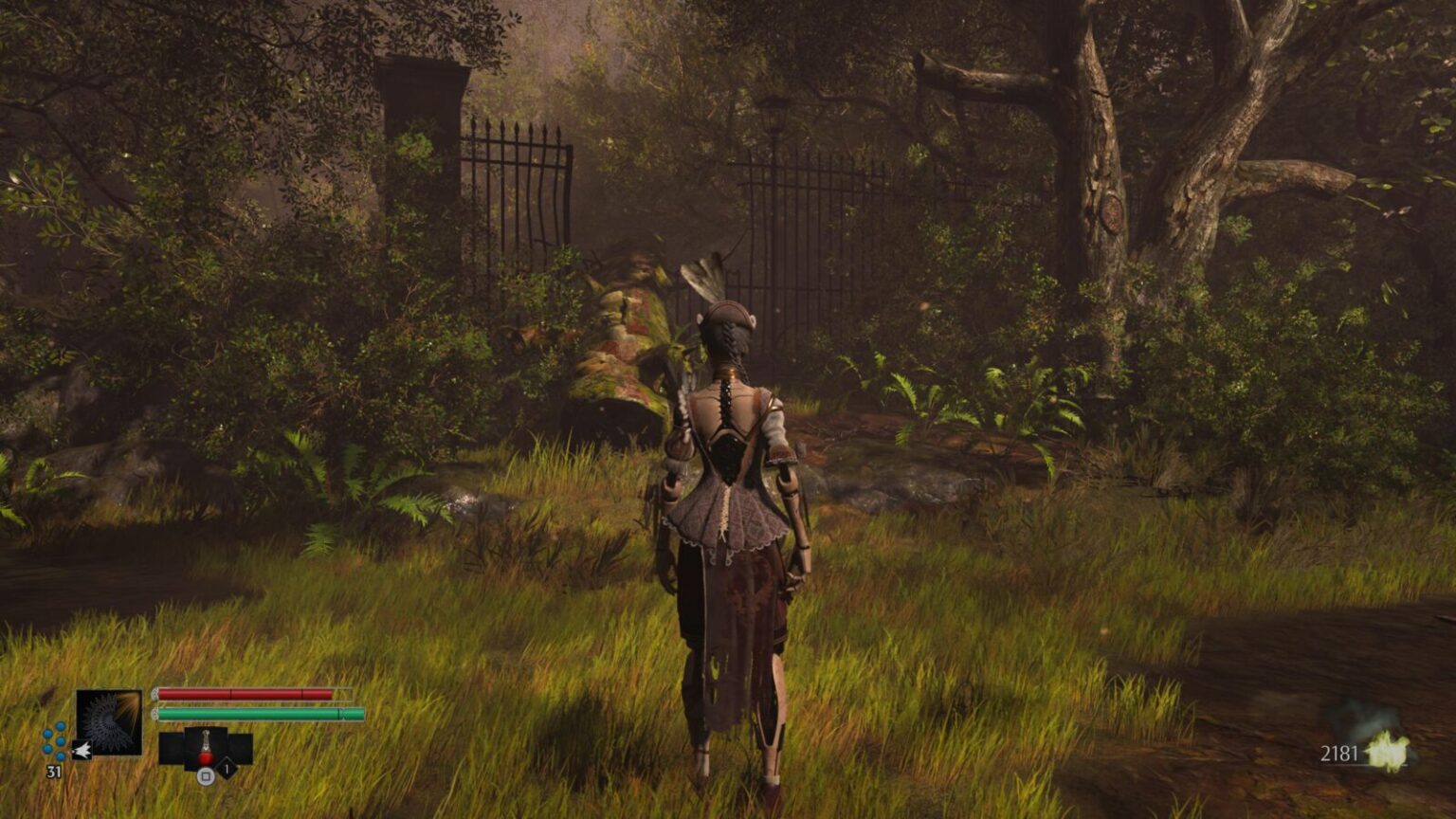1456x819 pixels.
Task: Select the empty quickslot right of the potion
Action: [x=242, y=748]
